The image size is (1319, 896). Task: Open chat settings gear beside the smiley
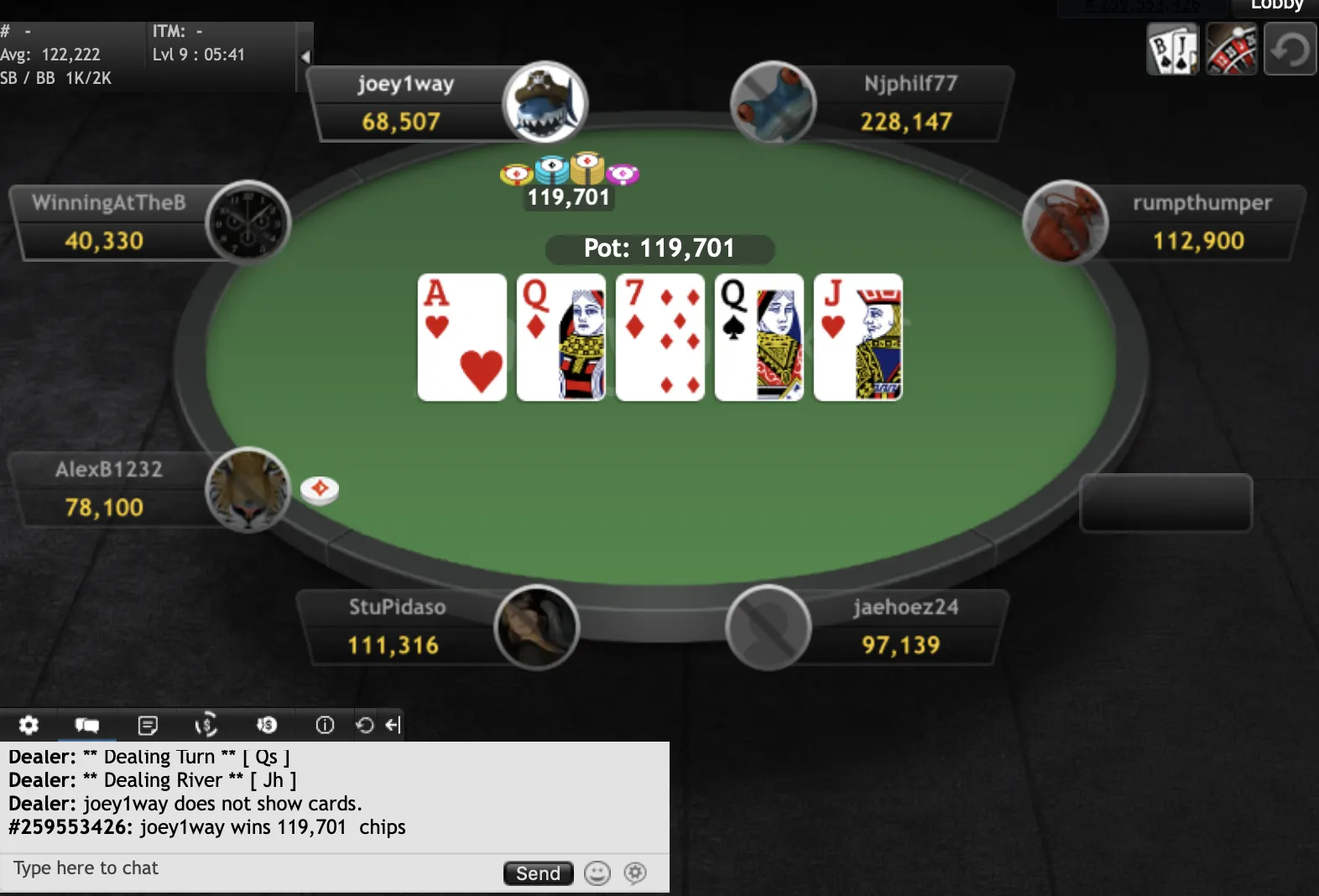pyautogui.click(x=635, y=873)
